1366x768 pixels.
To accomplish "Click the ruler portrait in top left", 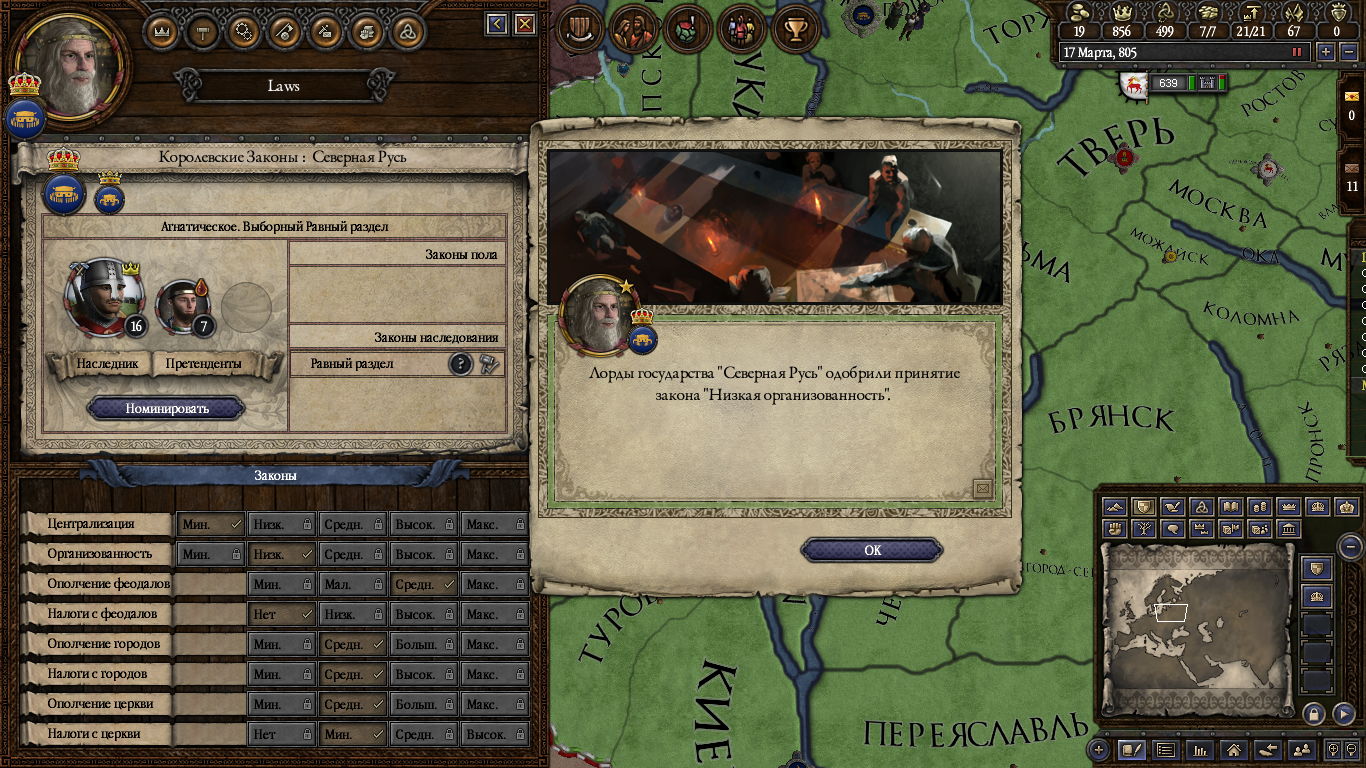I will [x=72, y=65].
